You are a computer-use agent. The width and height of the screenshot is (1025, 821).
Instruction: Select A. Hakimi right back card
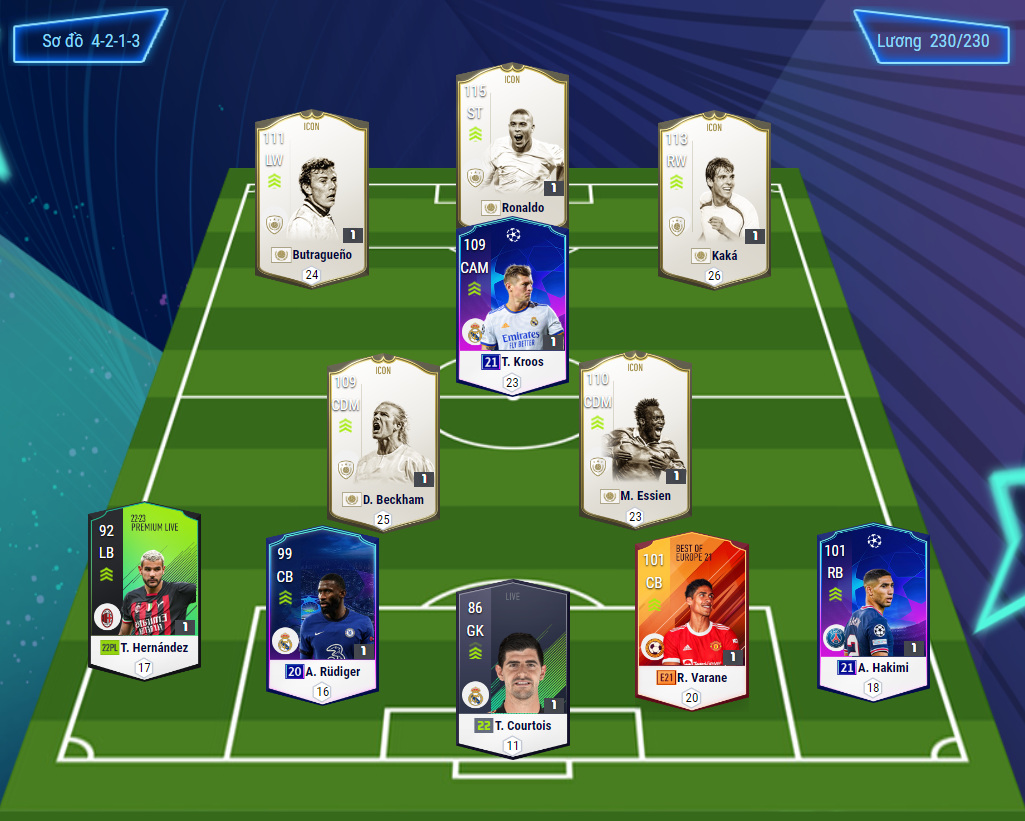point(873,605)
